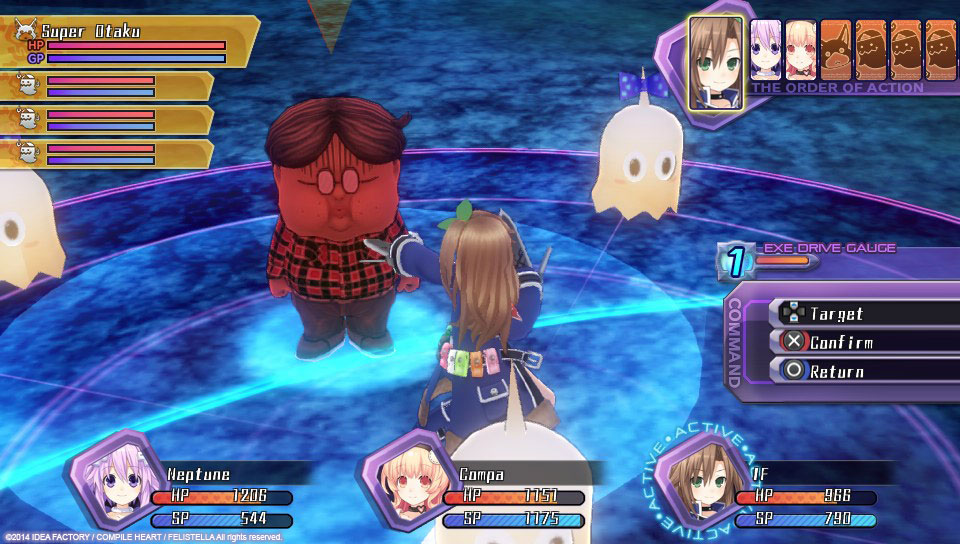Select the Super Otaku enemy status panel
The image size is (960, 544).
pos(128,41)
